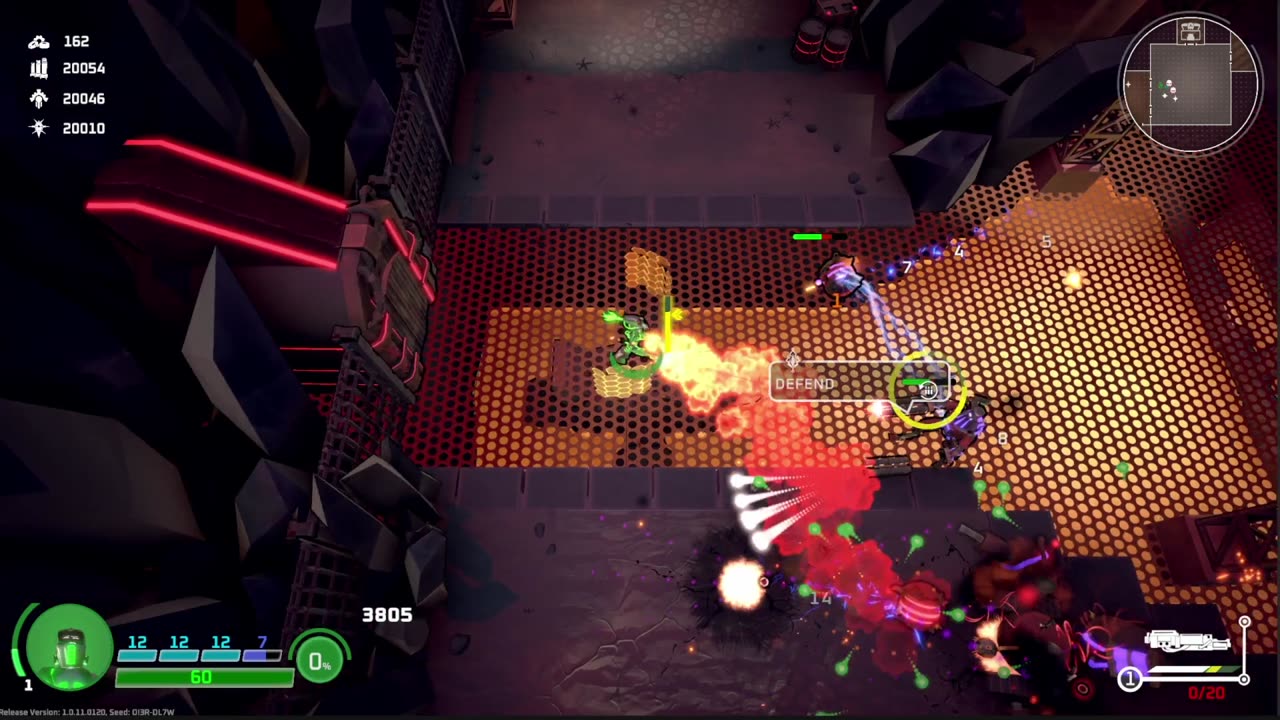Click the weapon slot number 1 badge
Screen dimensions: 1280x720
coord(1129,680)
